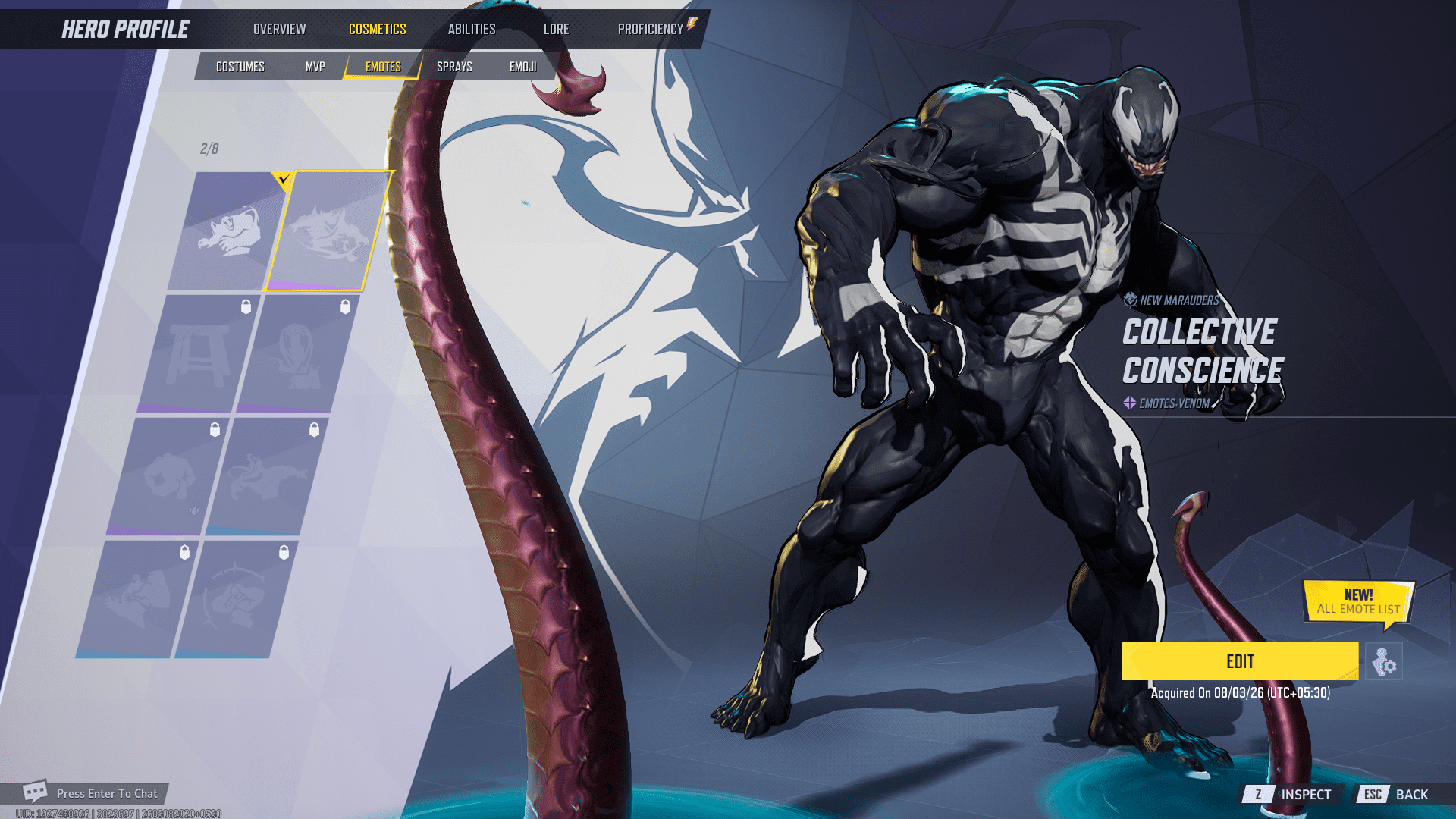Image resolution: width=1456 pixels, height=819 pixels.
Task: Show the Sprays sub-tab
Action: pyautogui.click(x=454, y=67)
